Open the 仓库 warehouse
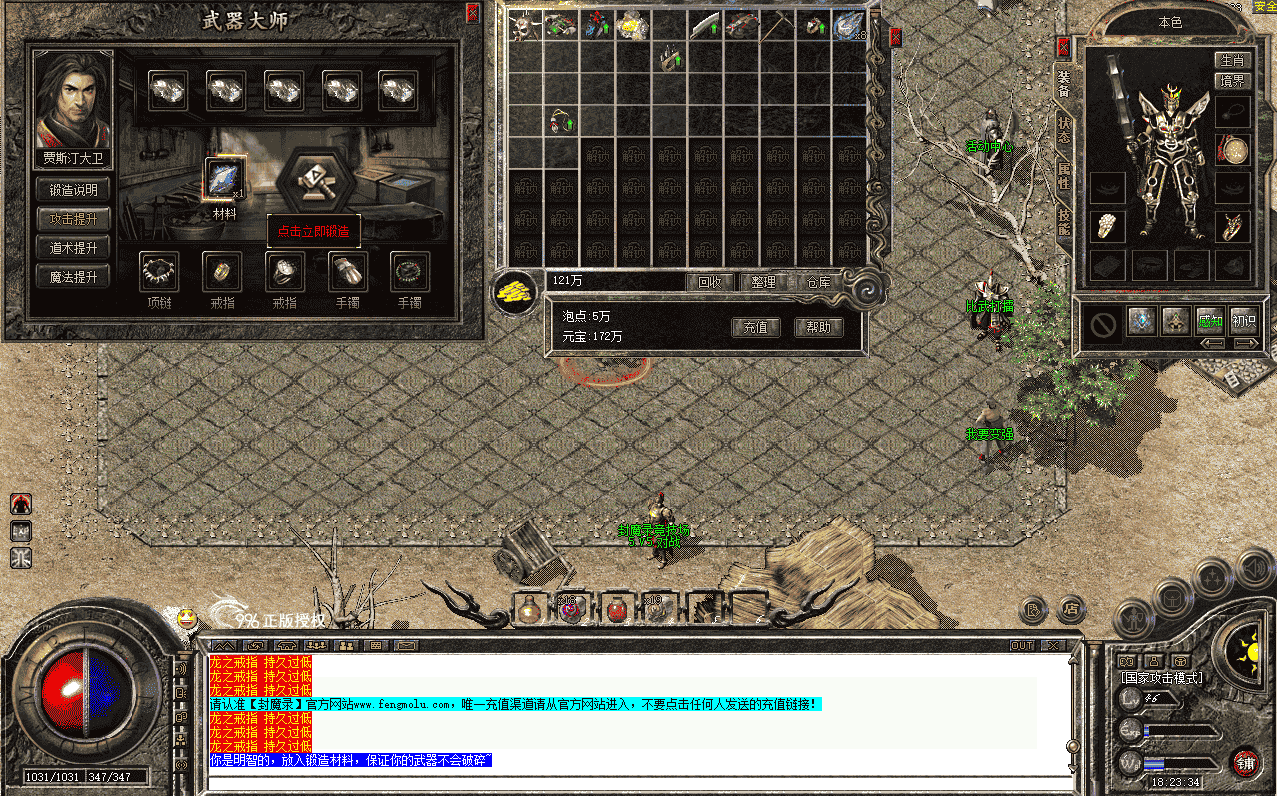This screenshot has height=796, width=1277. pyautogui.click(x=818, y=282)
